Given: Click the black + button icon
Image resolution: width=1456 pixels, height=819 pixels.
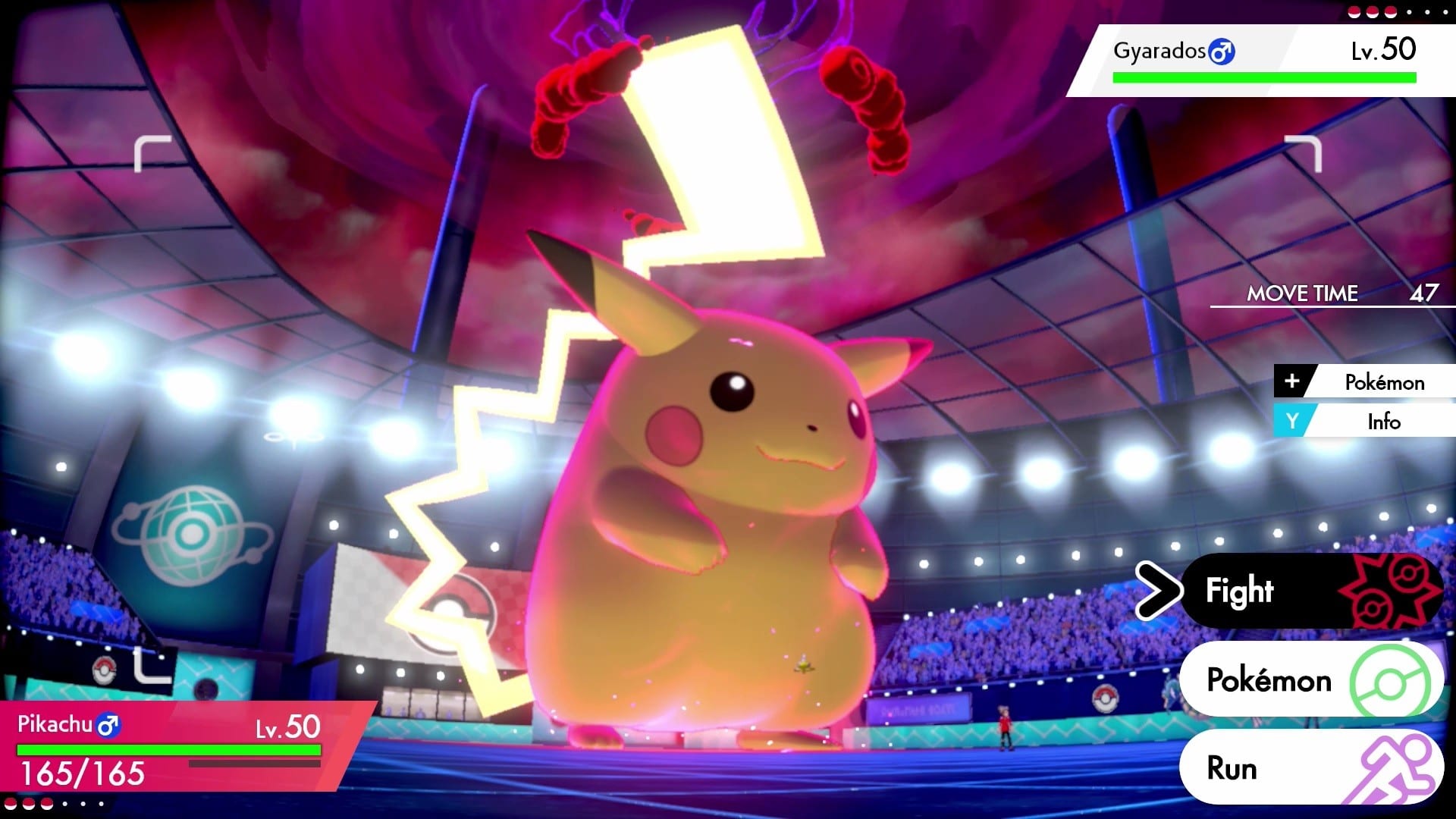Looking at the screenshot, I should (1292, 382).
